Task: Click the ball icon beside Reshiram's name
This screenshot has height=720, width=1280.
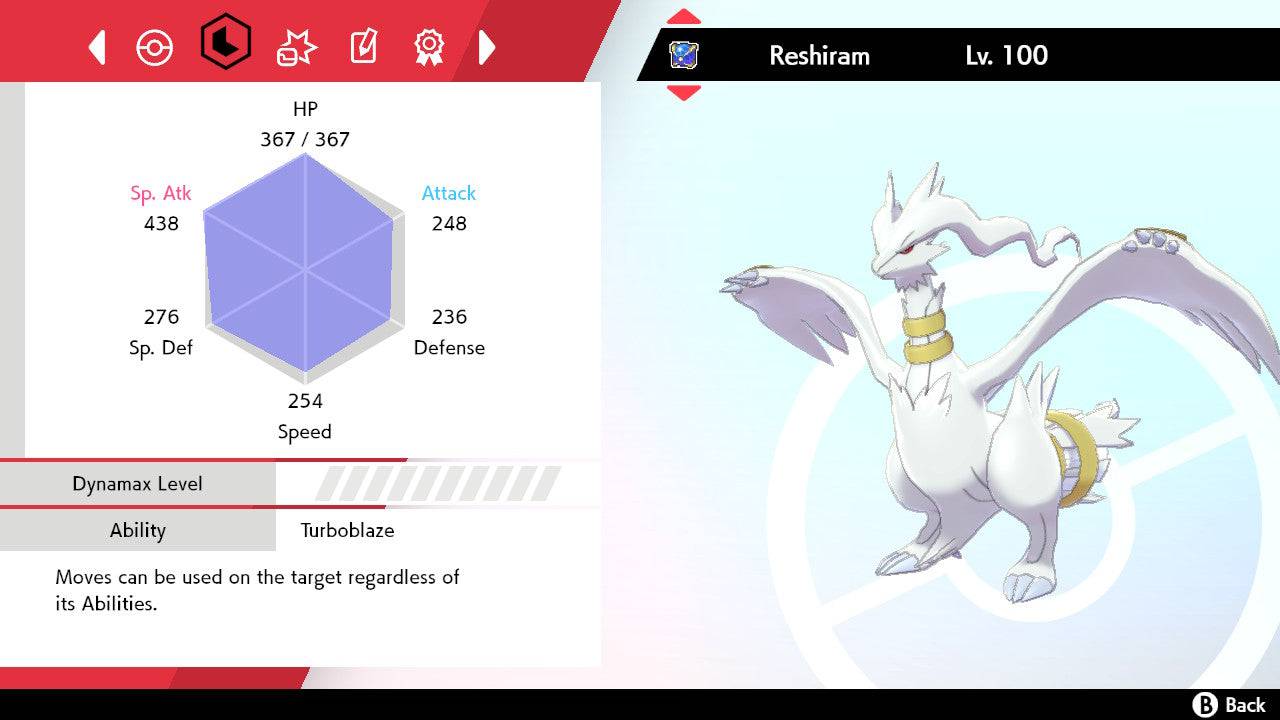Action: pyautogui.click(x=684, y=55)
